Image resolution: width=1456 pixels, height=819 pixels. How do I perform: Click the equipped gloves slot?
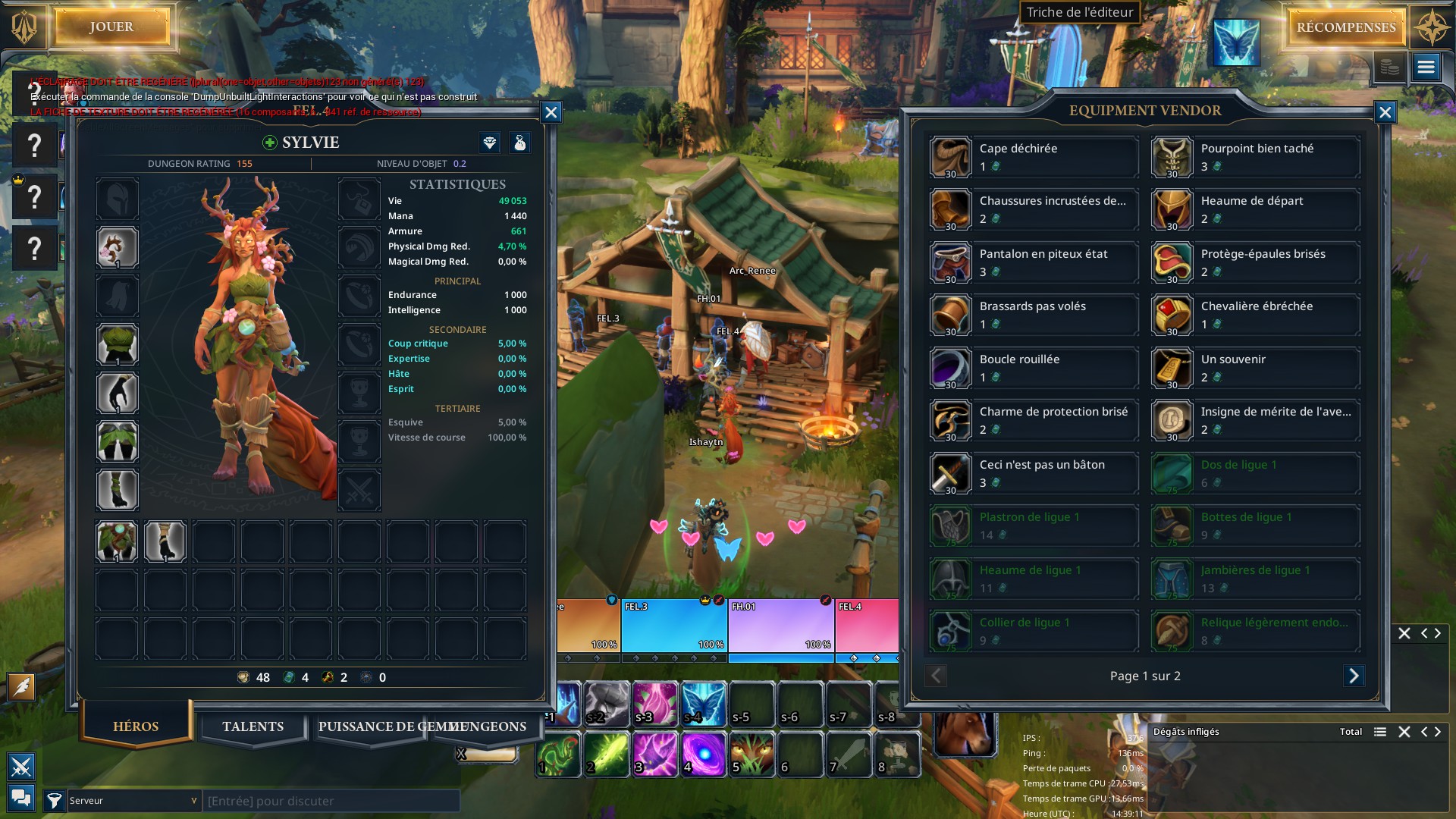[x=118, y=393]
